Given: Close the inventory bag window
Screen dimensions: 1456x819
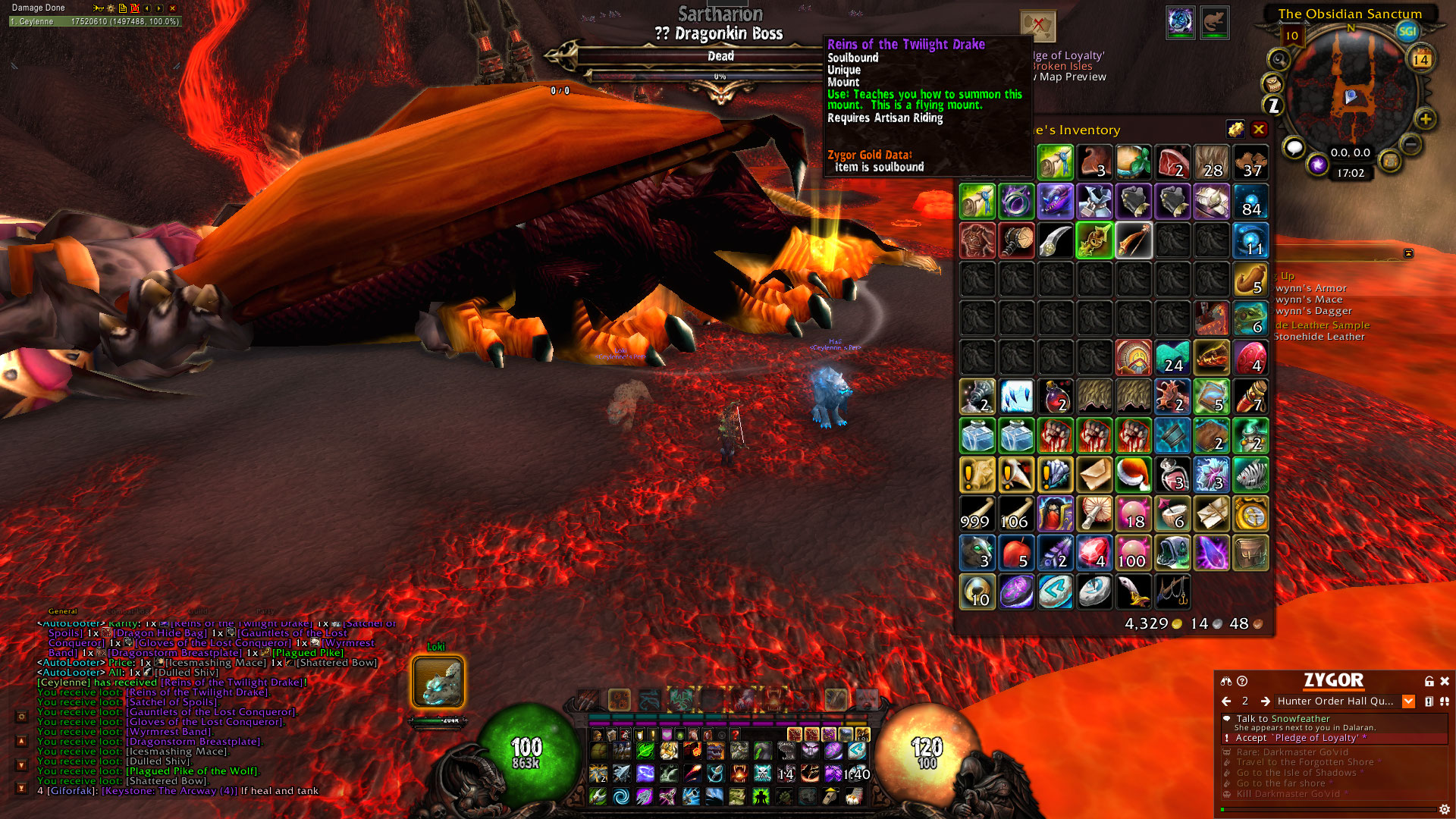Looking at the screenshot, I should (1259, 130).
